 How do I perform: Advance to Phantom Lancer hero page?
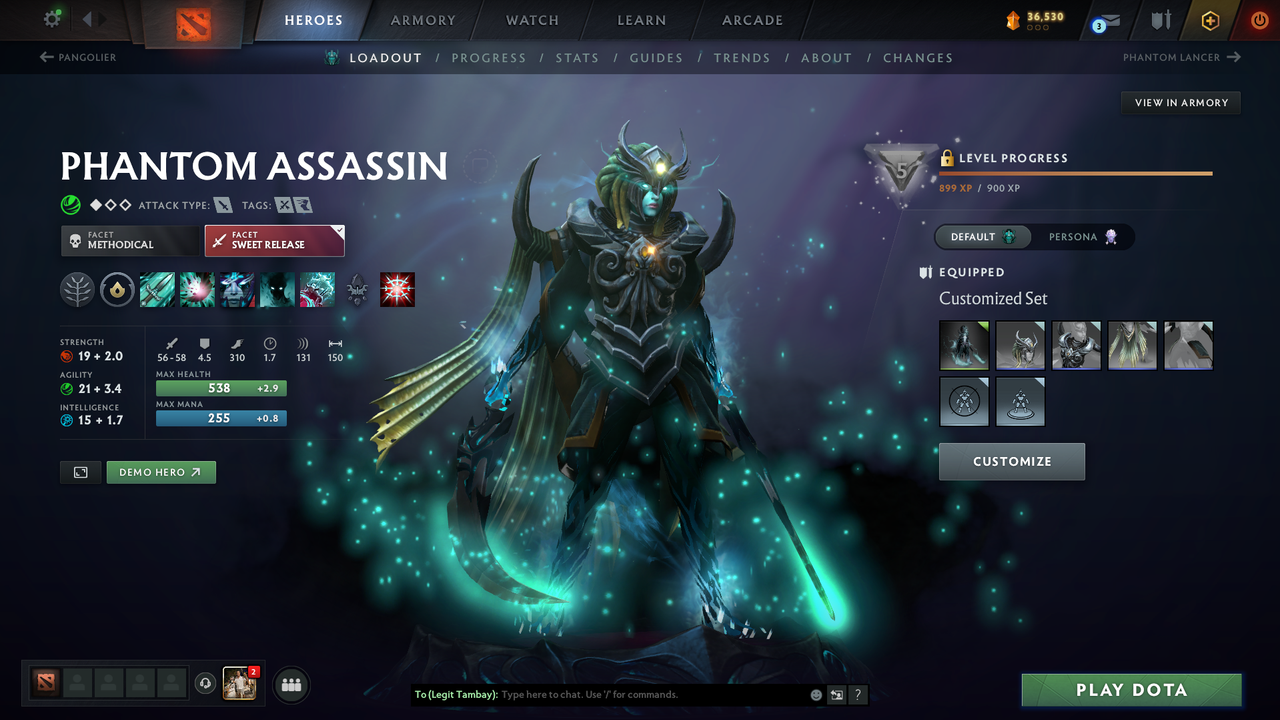pos(1181,57)
